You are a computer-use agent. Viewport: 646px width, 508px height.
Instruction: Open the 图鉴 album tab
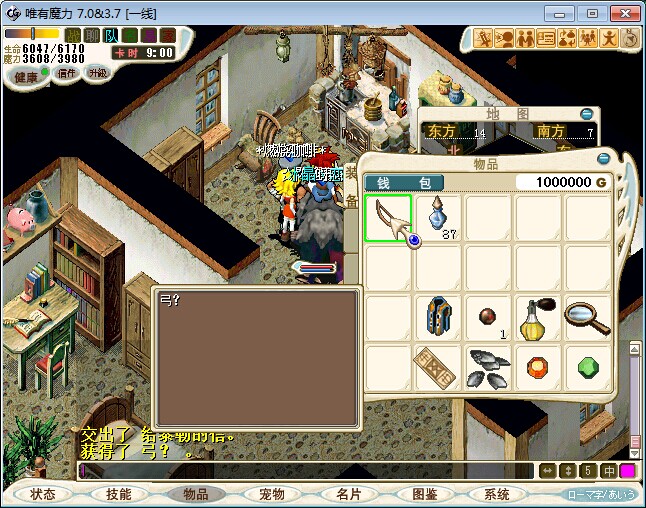point(424,494)
